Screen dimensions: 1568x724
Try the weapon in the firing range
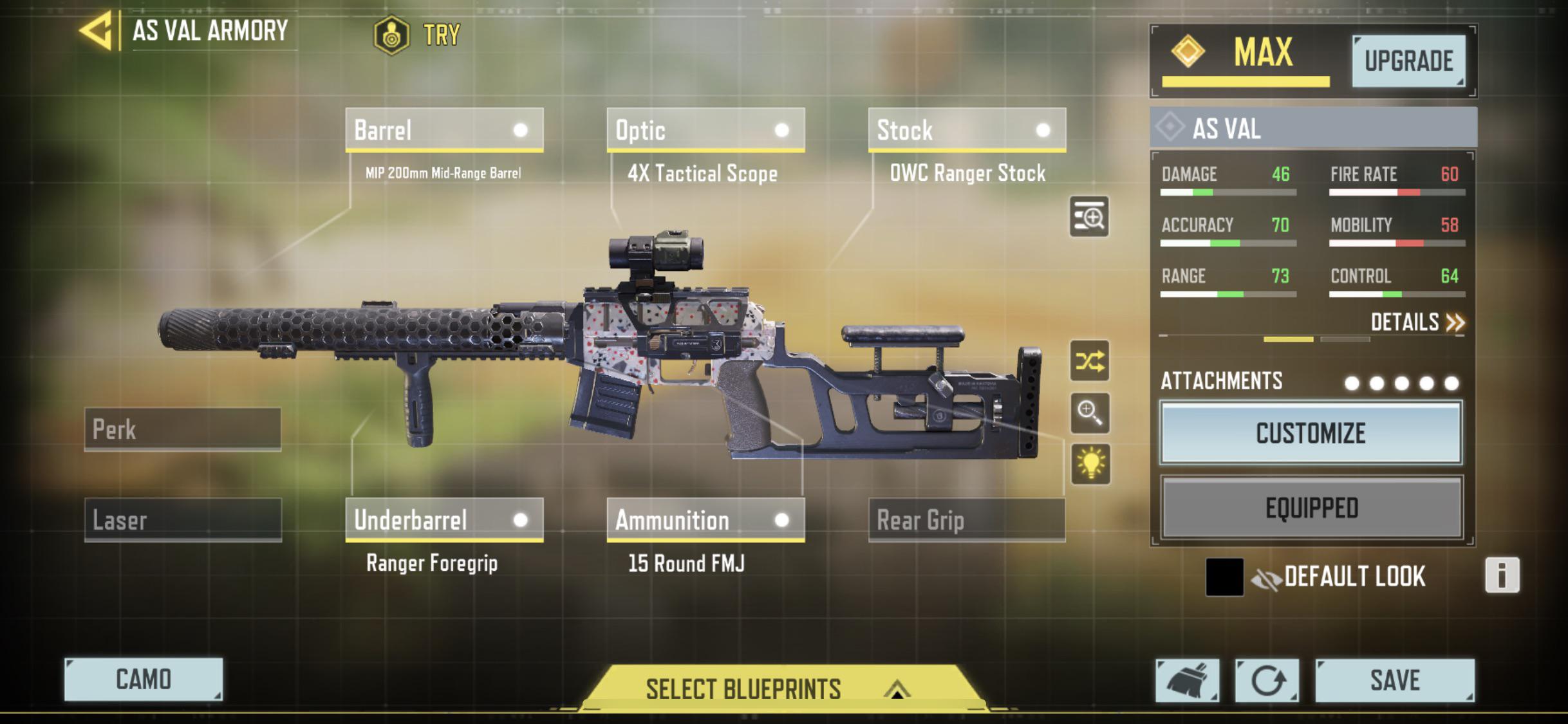click(418, 35)
